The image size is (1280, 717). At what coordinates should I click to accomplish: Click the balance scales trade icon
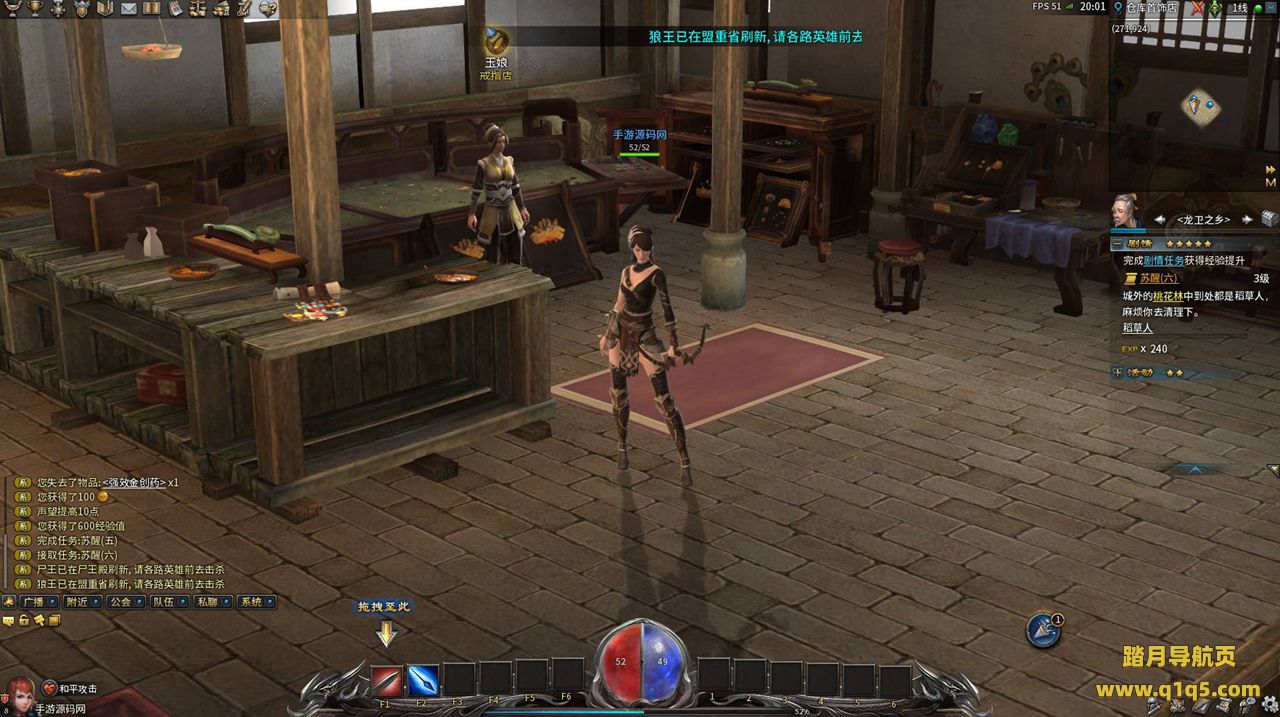tap(198, 9)
